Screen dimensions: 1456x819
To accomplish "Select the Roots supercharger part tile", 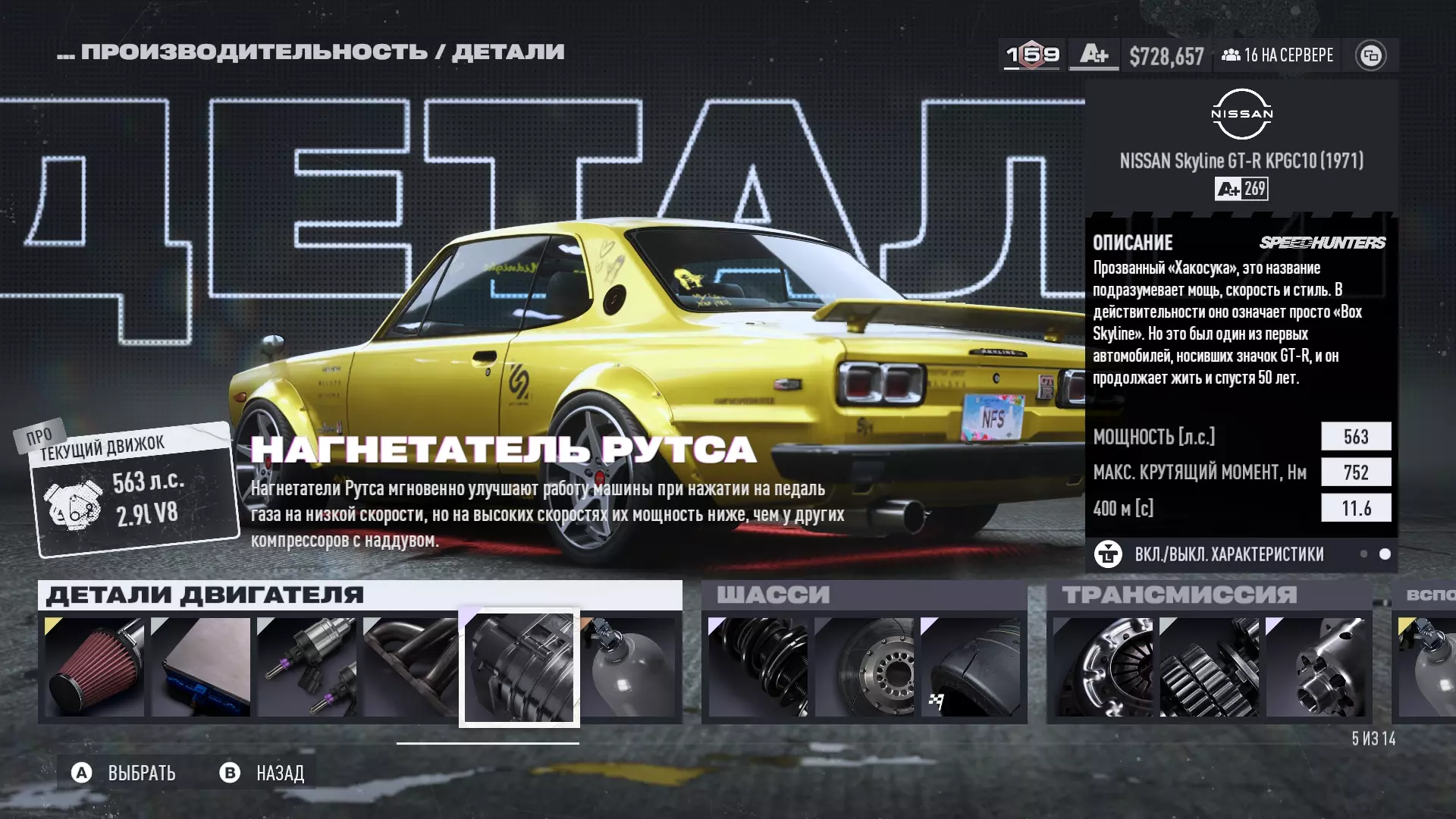I will 519,668.
